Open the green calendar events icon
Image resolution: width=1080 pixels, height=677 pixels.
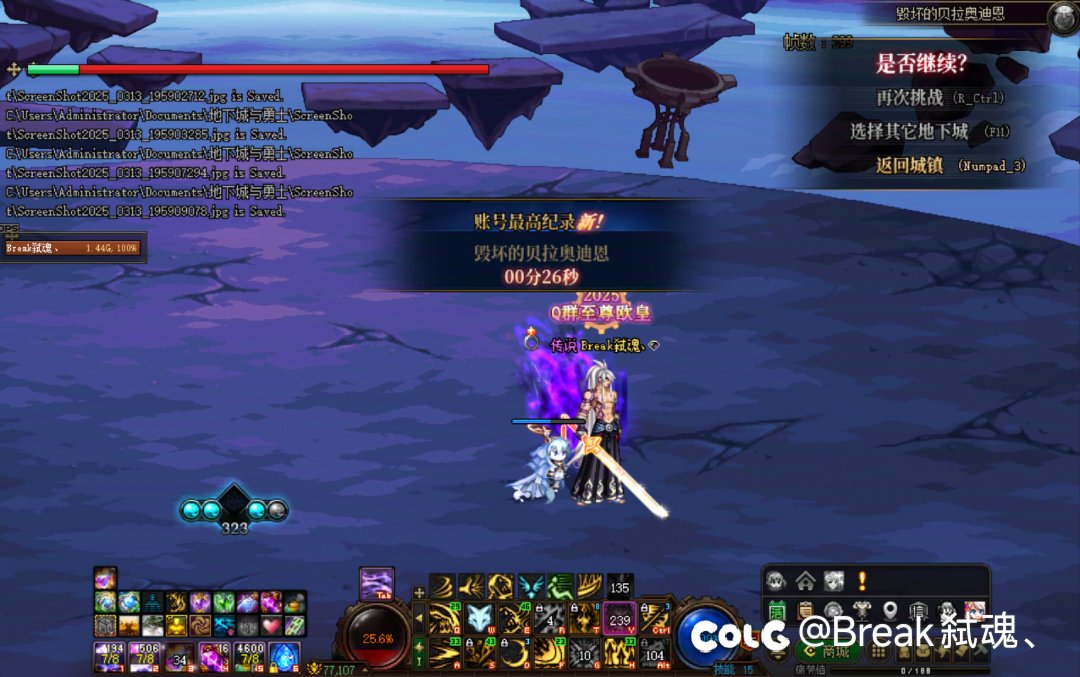(777, 611)
